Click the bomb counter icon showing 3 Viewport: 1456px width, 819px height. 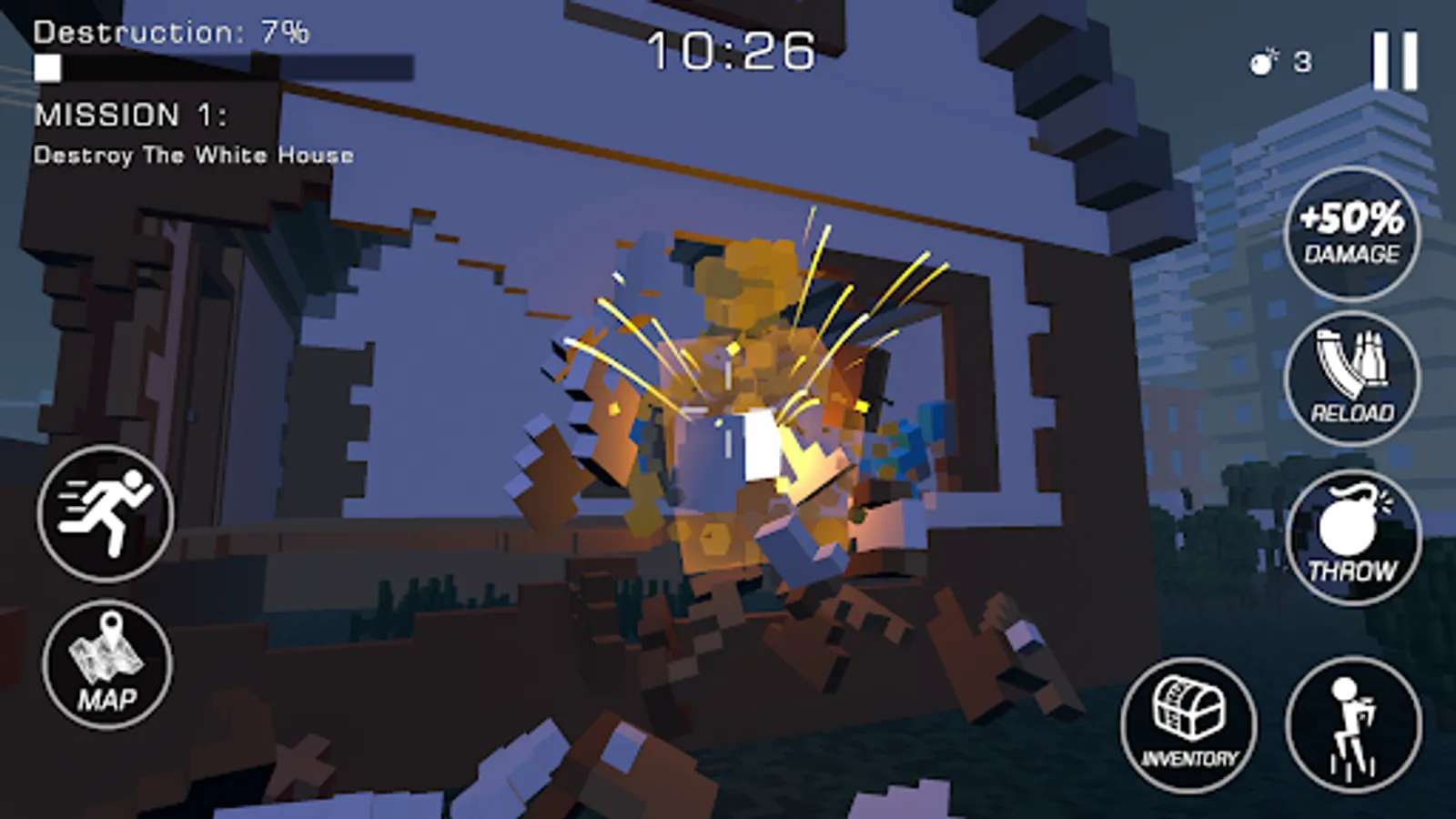[1273, 61]
